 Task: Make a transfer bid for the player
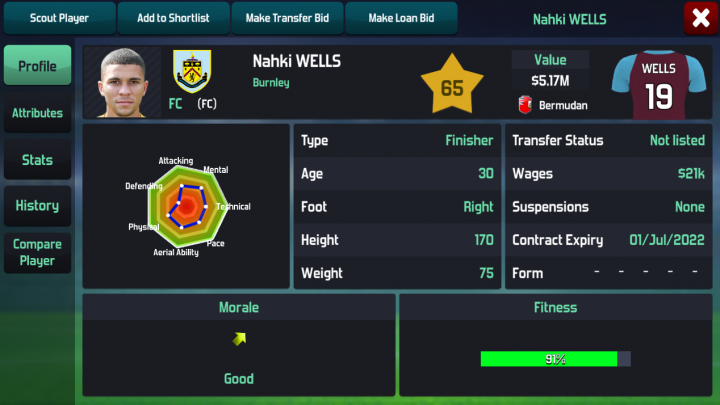288,18
